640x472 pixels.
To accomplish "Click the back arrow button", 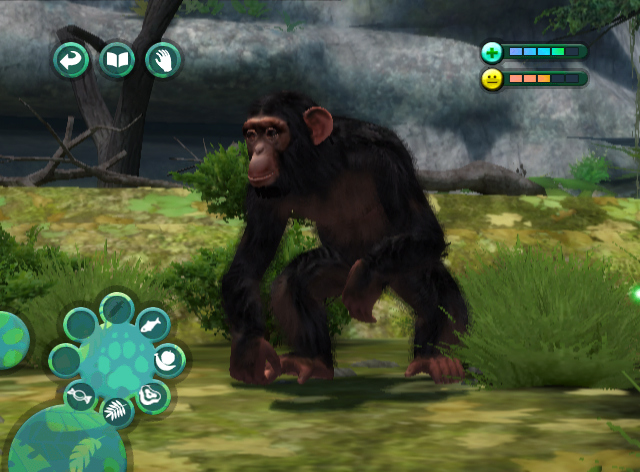I will pyautogui.click(x=71, y=61).
